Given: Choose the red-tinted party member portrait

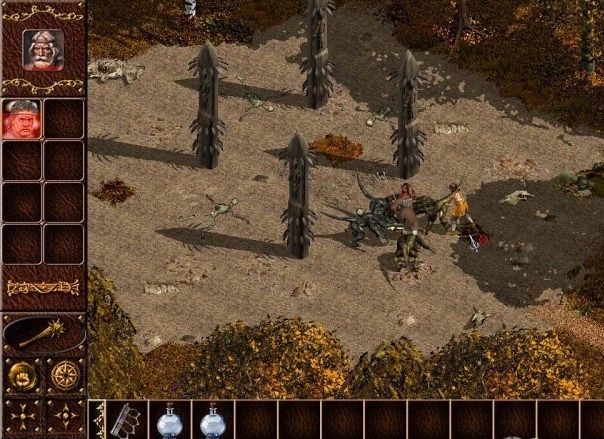Looking at the screenshot, I should click(x=21, y=120).
